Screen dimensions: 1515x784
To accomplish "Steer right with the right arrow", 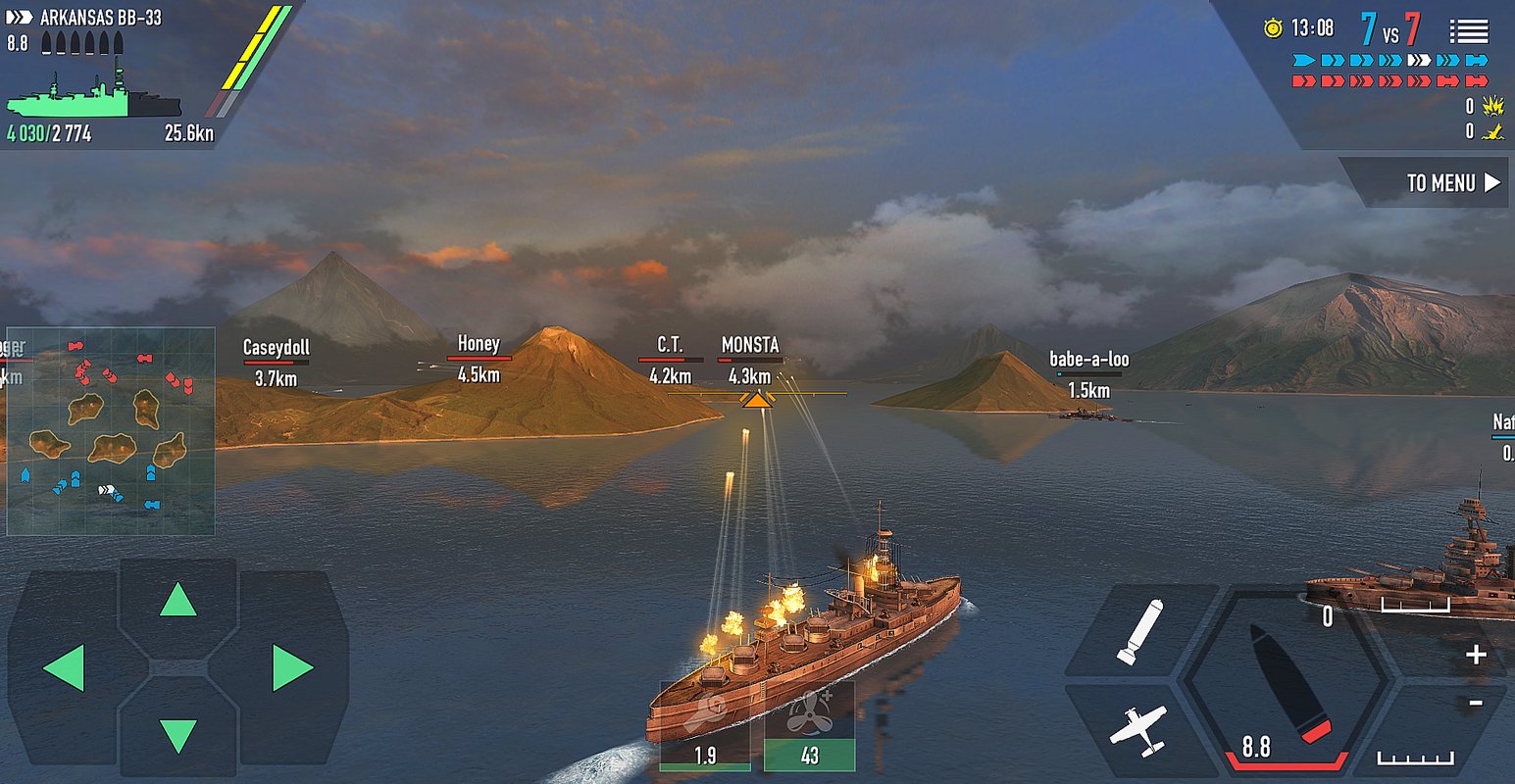I will coord(292,668).
